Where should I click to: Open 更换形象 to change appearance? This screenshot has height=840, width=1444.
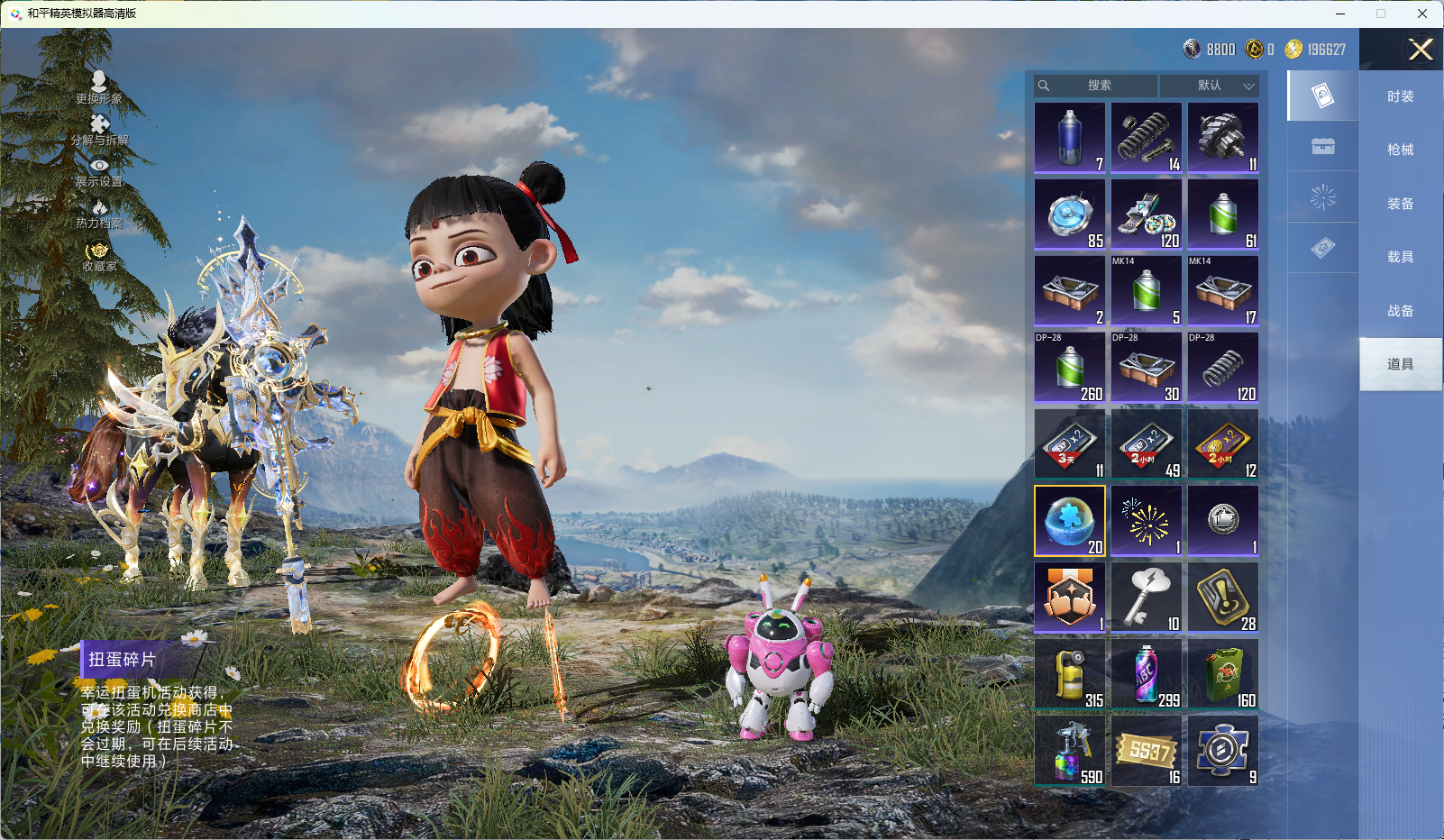(x=99, y=87)
